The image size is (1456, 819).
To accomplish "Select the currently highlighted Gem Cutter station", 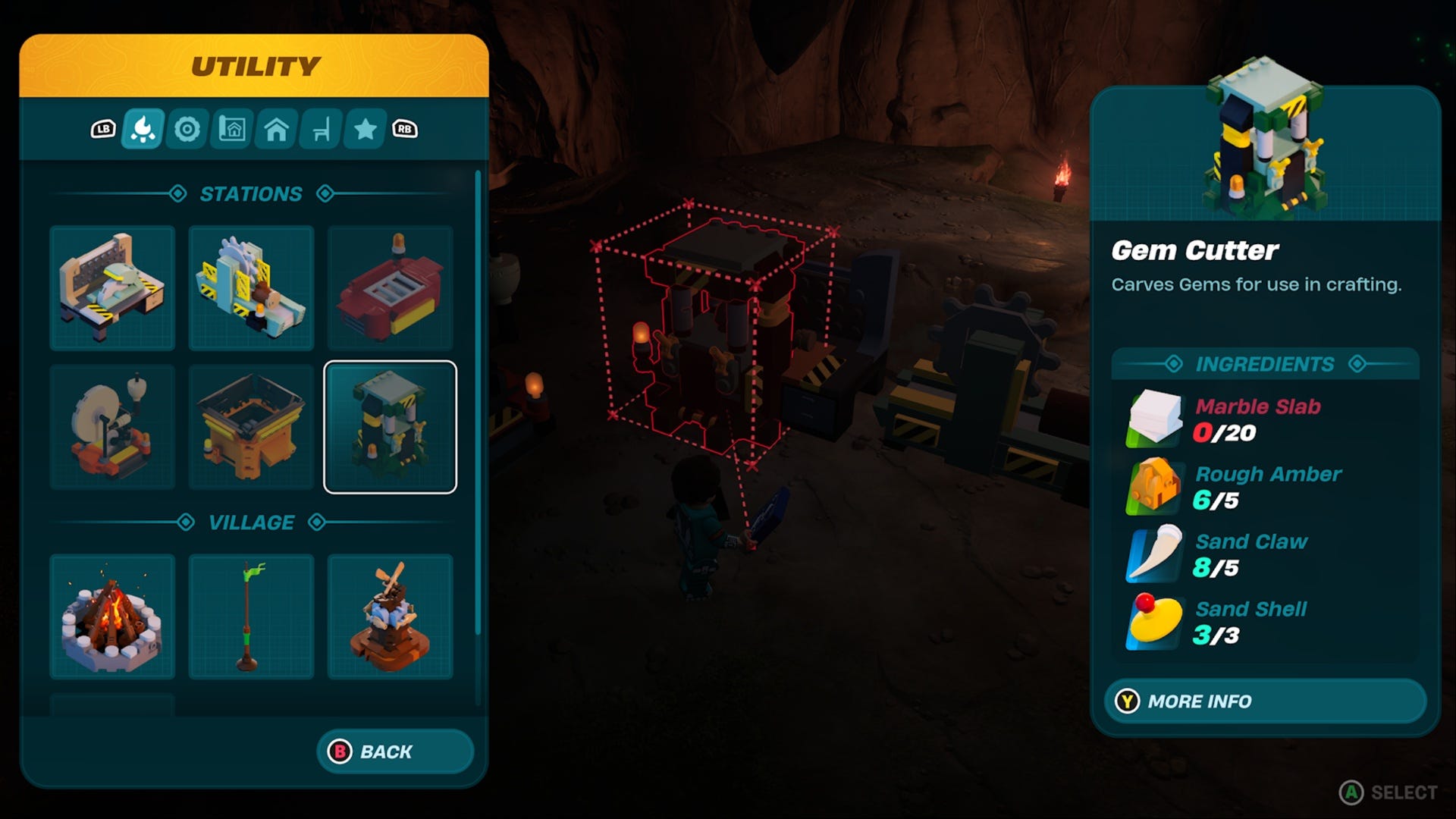I will 390,426.
